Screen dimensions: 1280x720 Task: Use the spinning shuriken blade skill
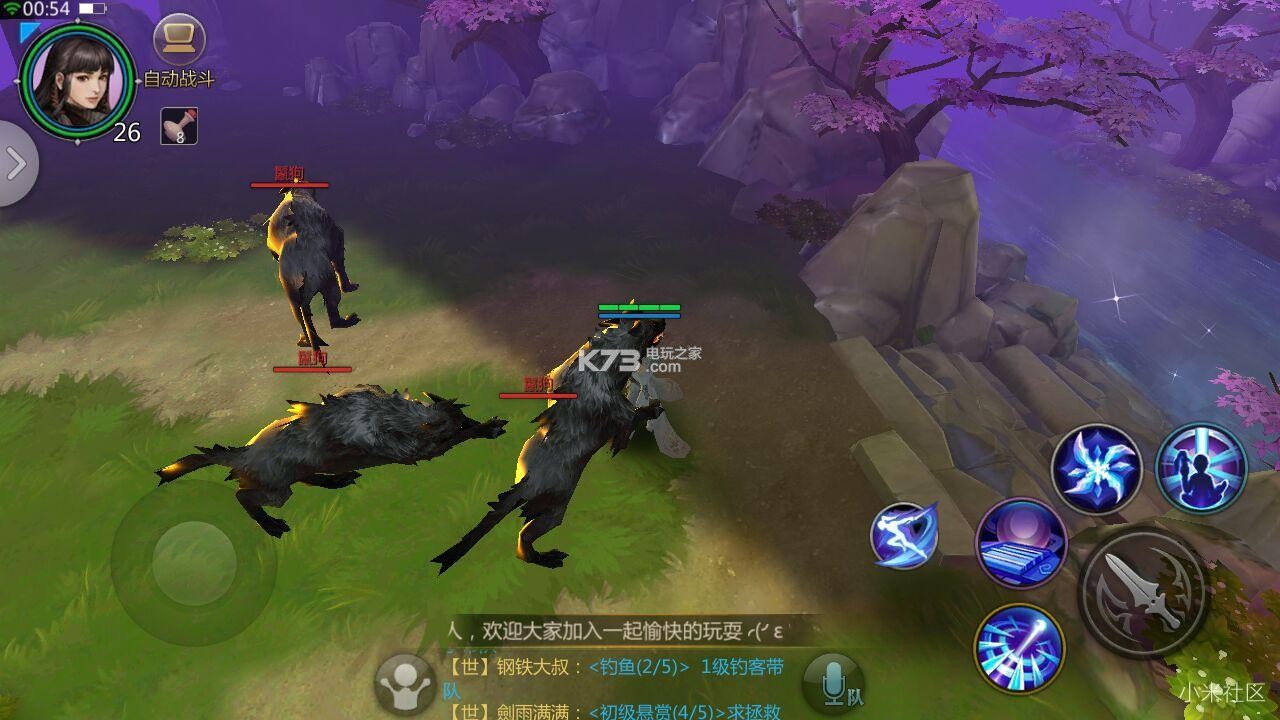(x=1097, y=468)
